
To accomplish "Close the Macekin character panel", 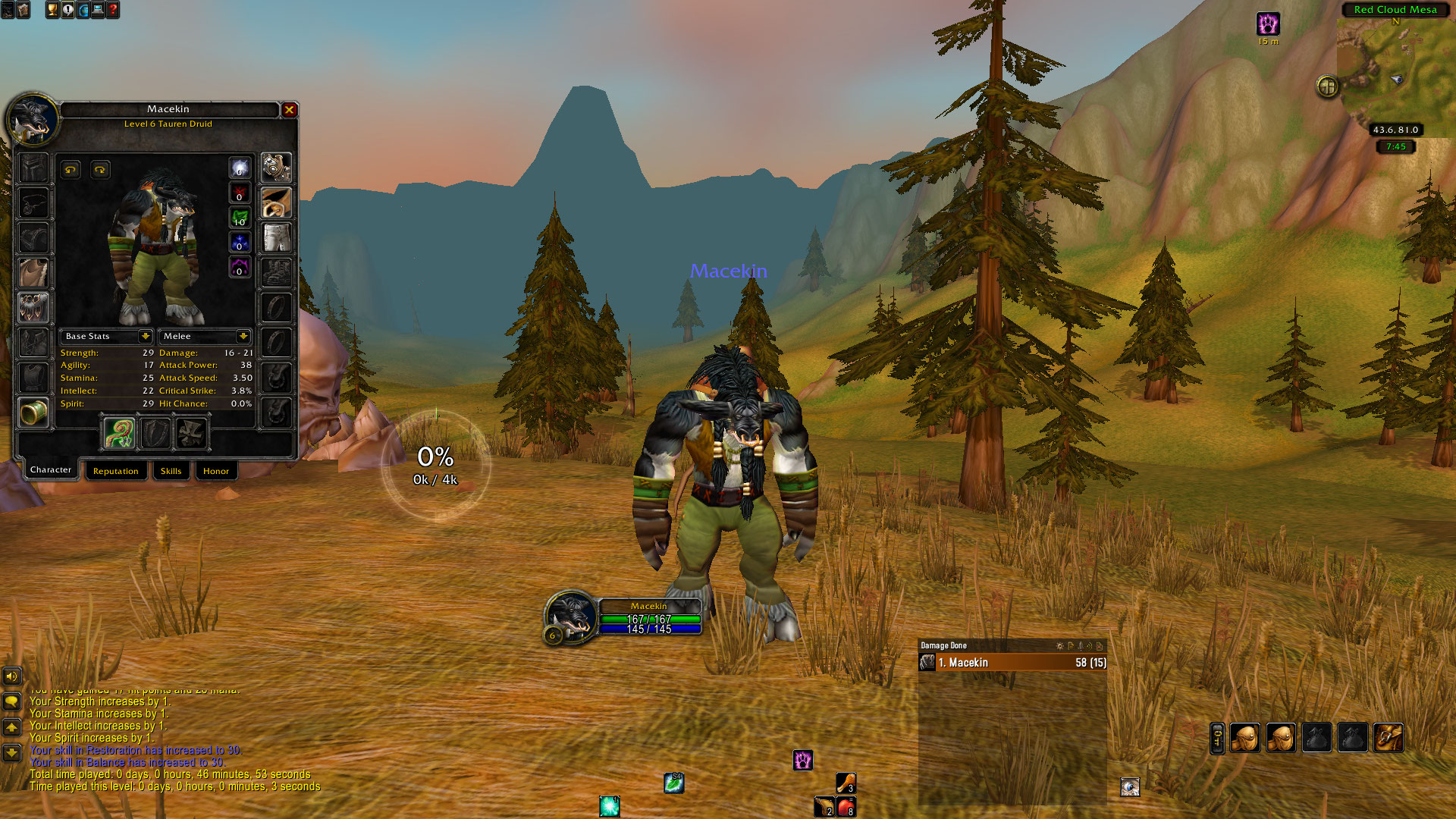I will (289, 110).
